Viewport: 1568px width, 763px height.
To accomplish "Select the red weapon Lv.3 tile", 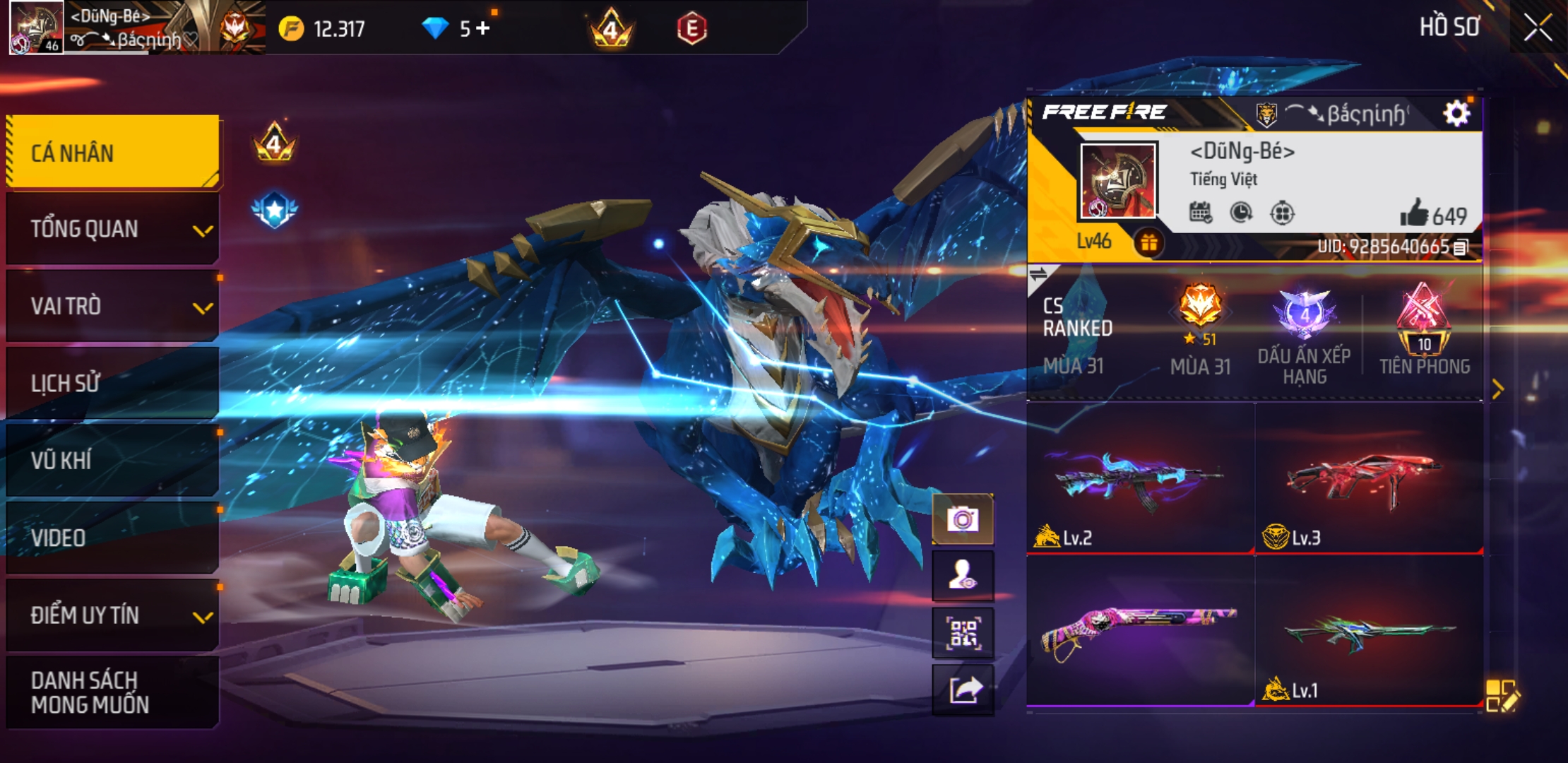I will 1368,479.
